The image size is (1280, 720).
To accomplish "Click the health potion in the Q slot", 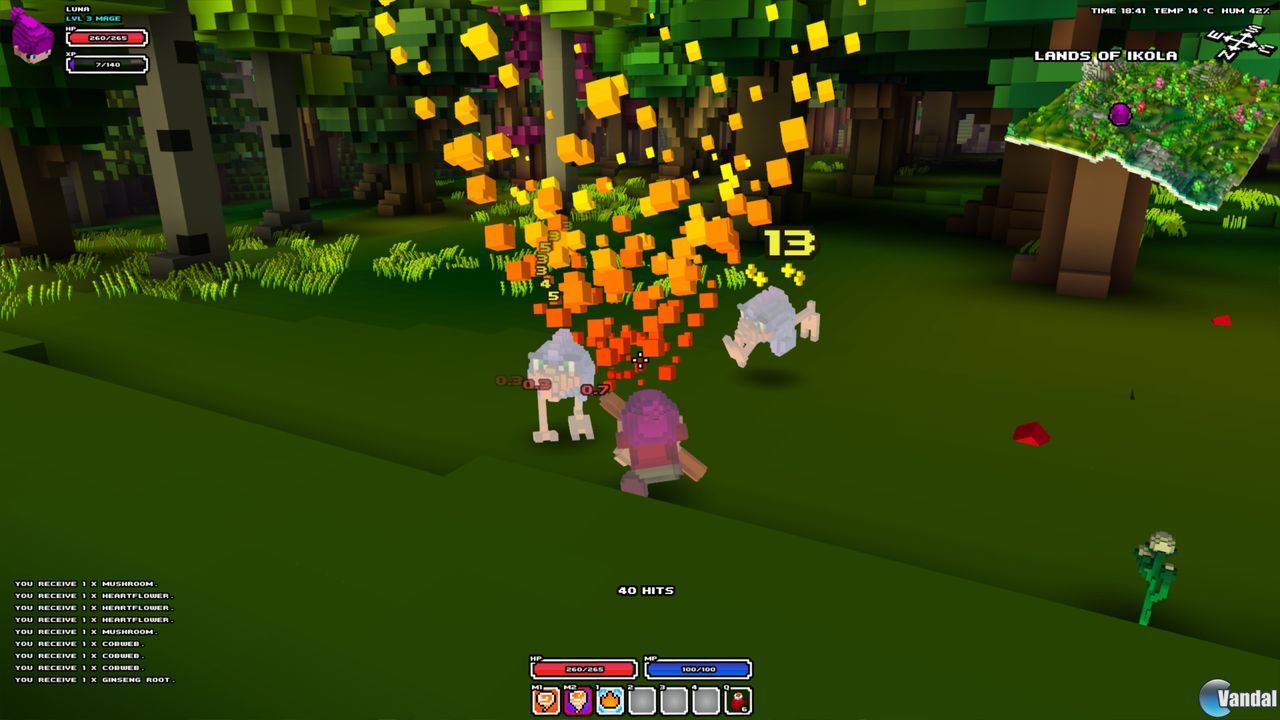I will point(737,700).
